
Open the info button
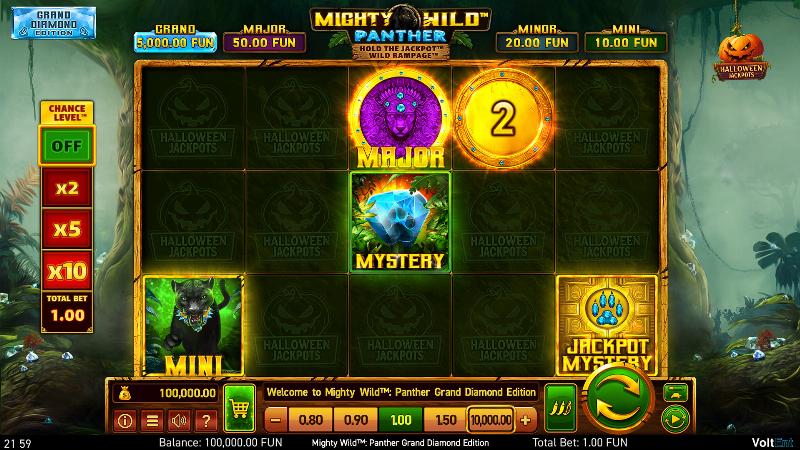point(126,420)
